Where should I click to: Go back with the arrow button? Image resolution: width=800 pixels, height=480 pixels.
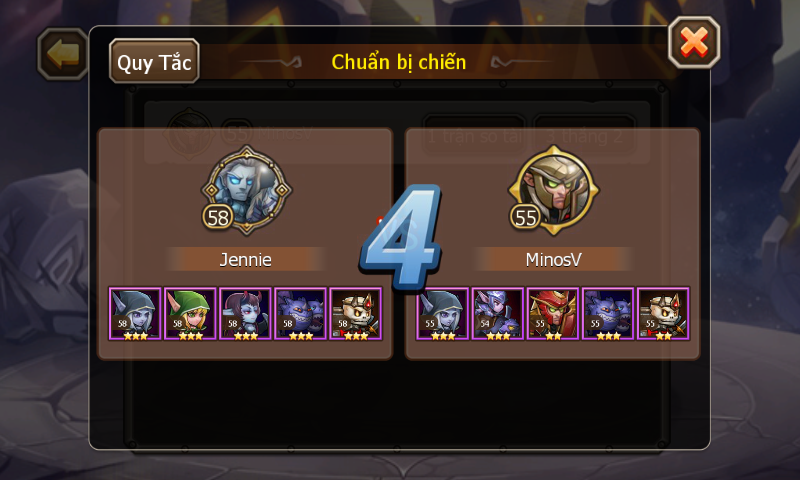click(62, 54)
